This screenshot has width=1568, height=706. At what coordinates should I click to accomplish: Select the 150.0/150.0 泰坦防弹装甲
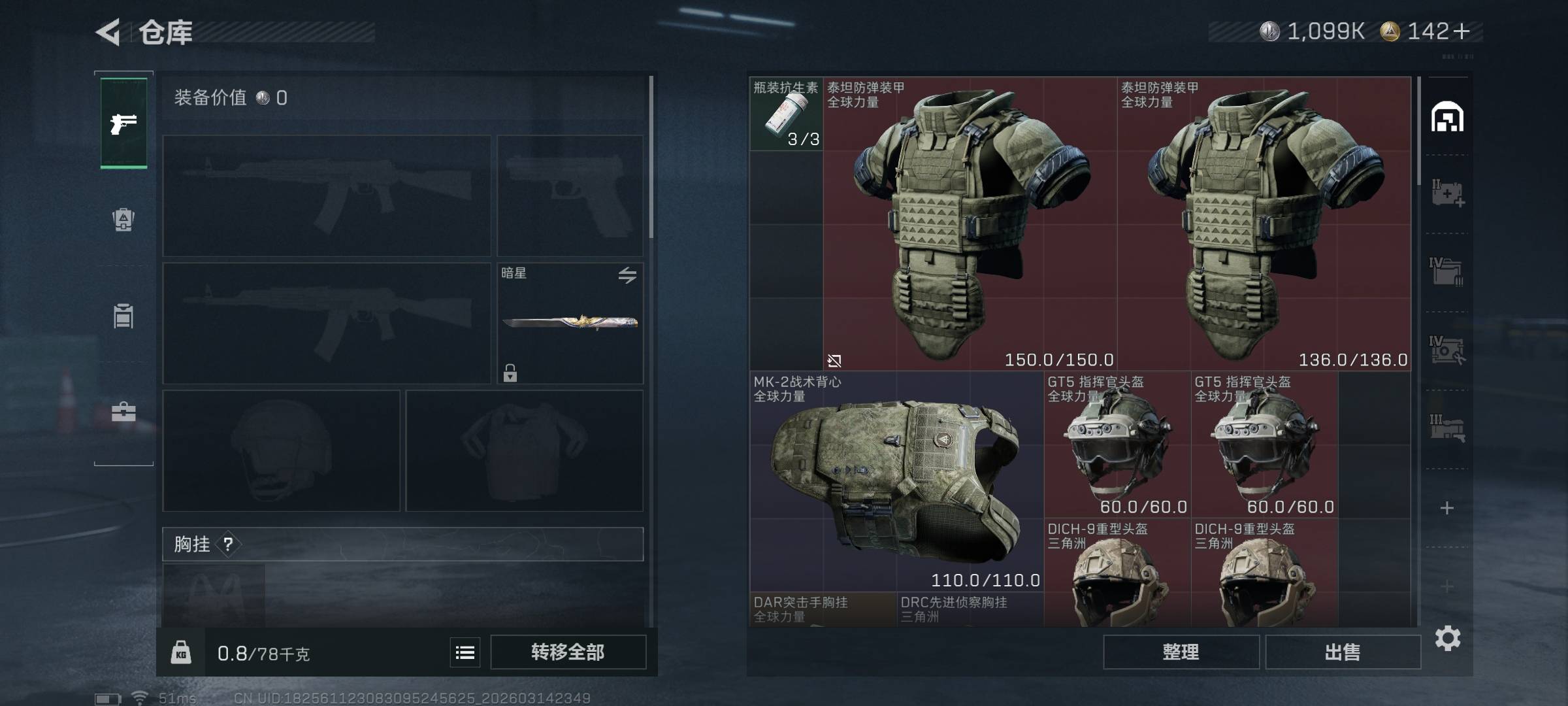[x=970, y=224]
